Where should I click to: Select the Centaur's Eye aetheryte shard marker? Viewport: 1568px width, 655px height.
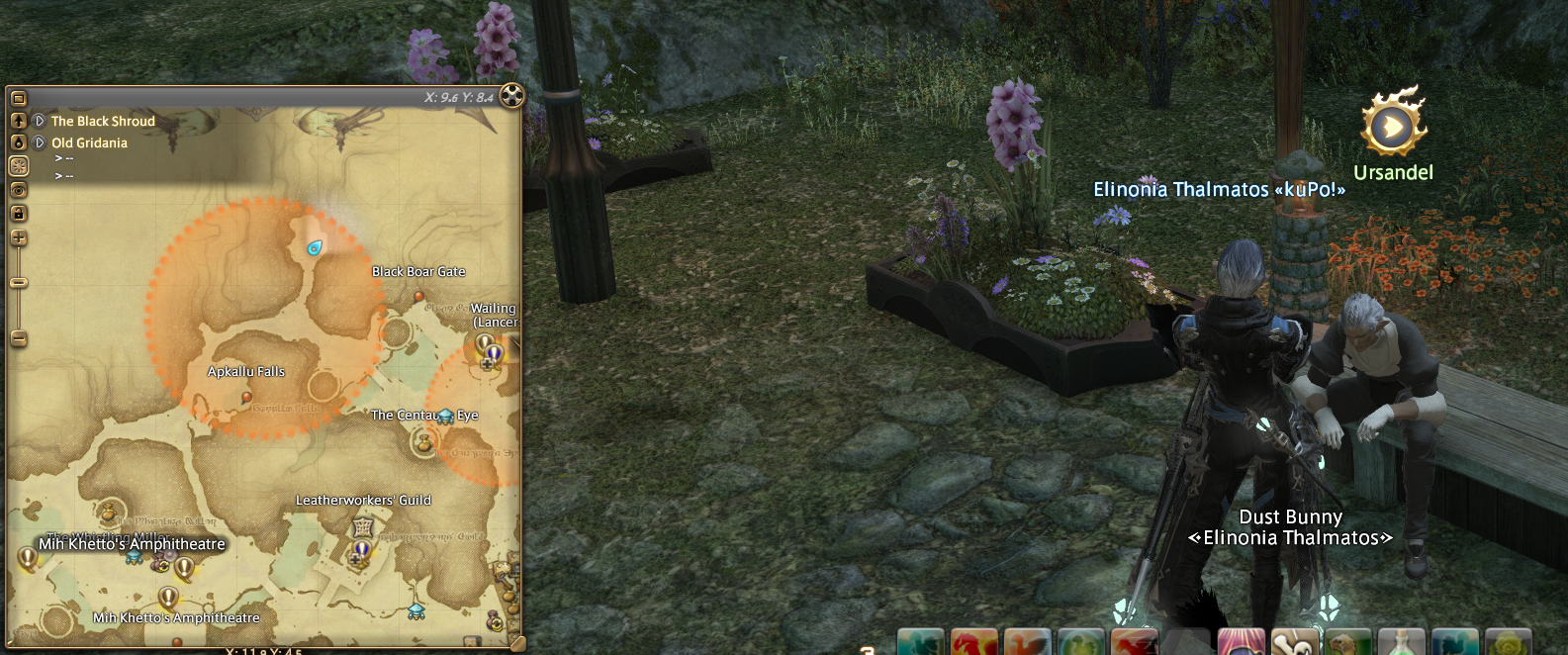[445, 417]
